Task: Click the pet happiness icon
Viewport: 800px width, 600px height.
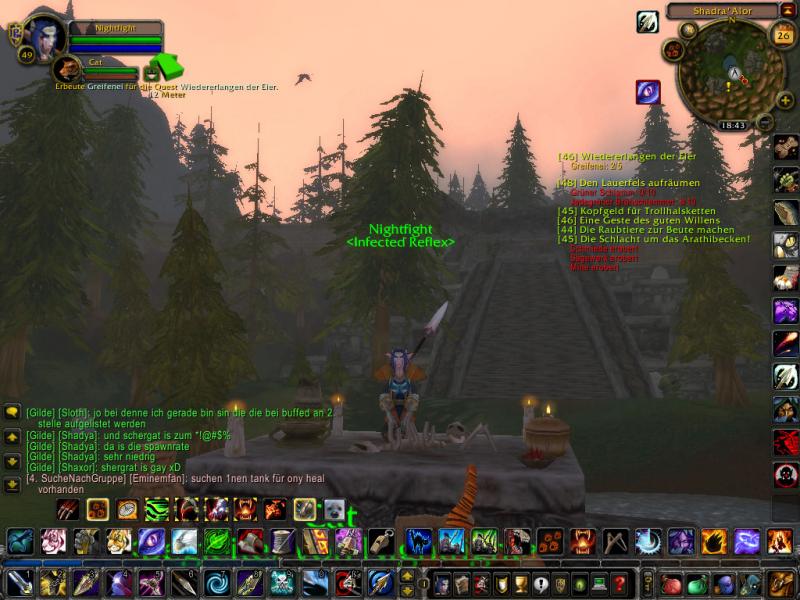Action: coord(151,72)
